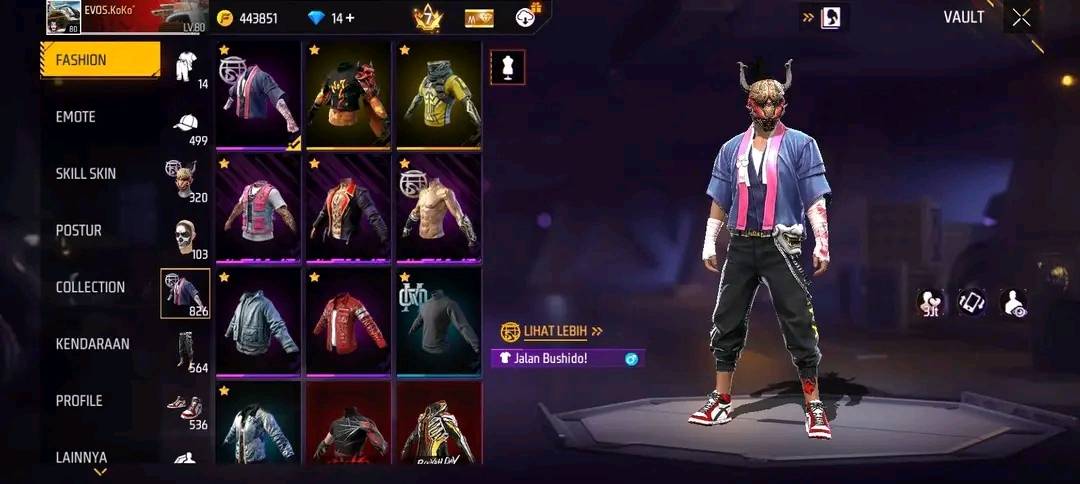
Task: Select the Skill Skin category
Action: [x=86, y=174]
